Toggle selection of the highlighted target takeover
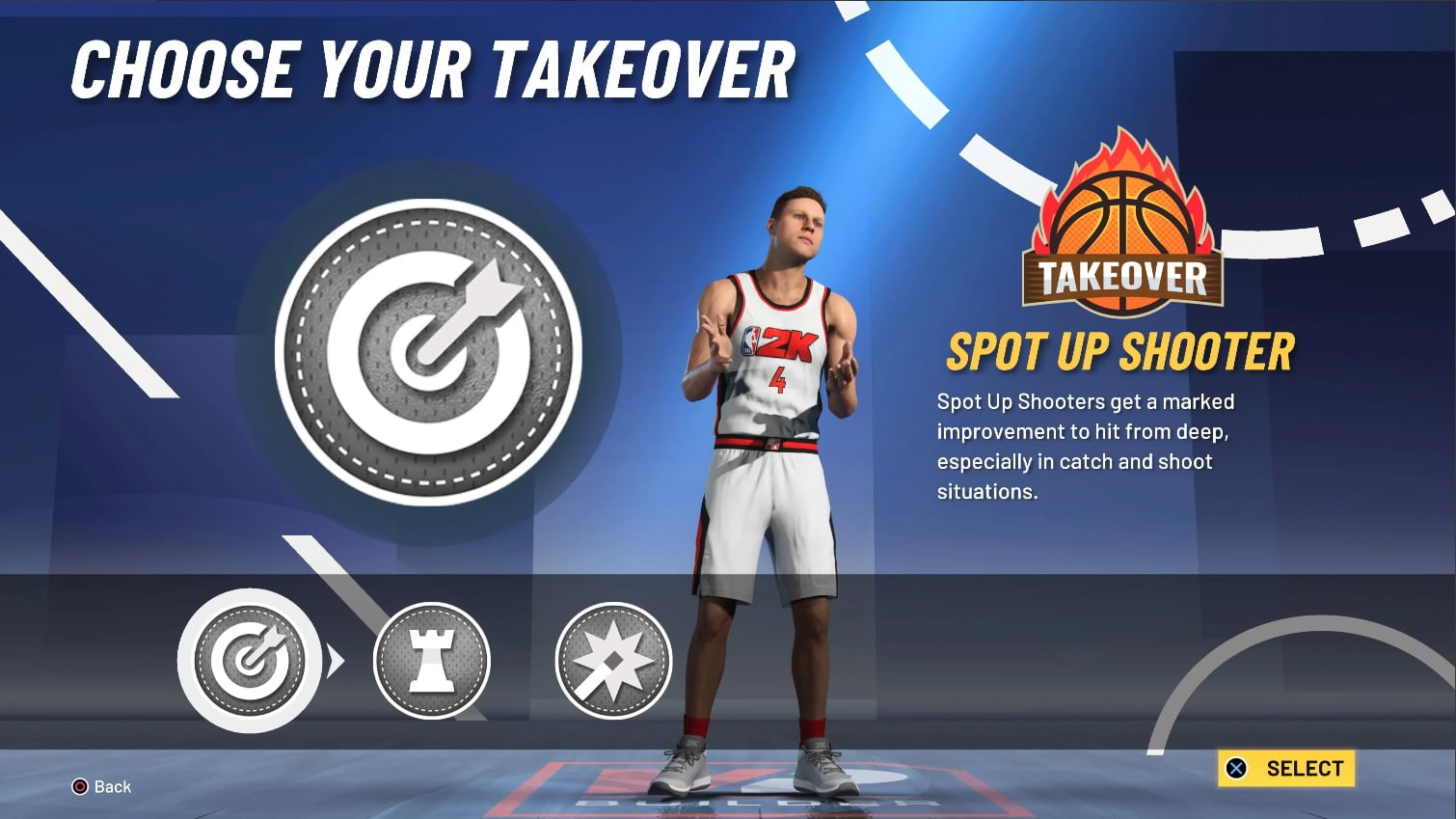Screen dimensions: 1456x819 coord(251,662)
